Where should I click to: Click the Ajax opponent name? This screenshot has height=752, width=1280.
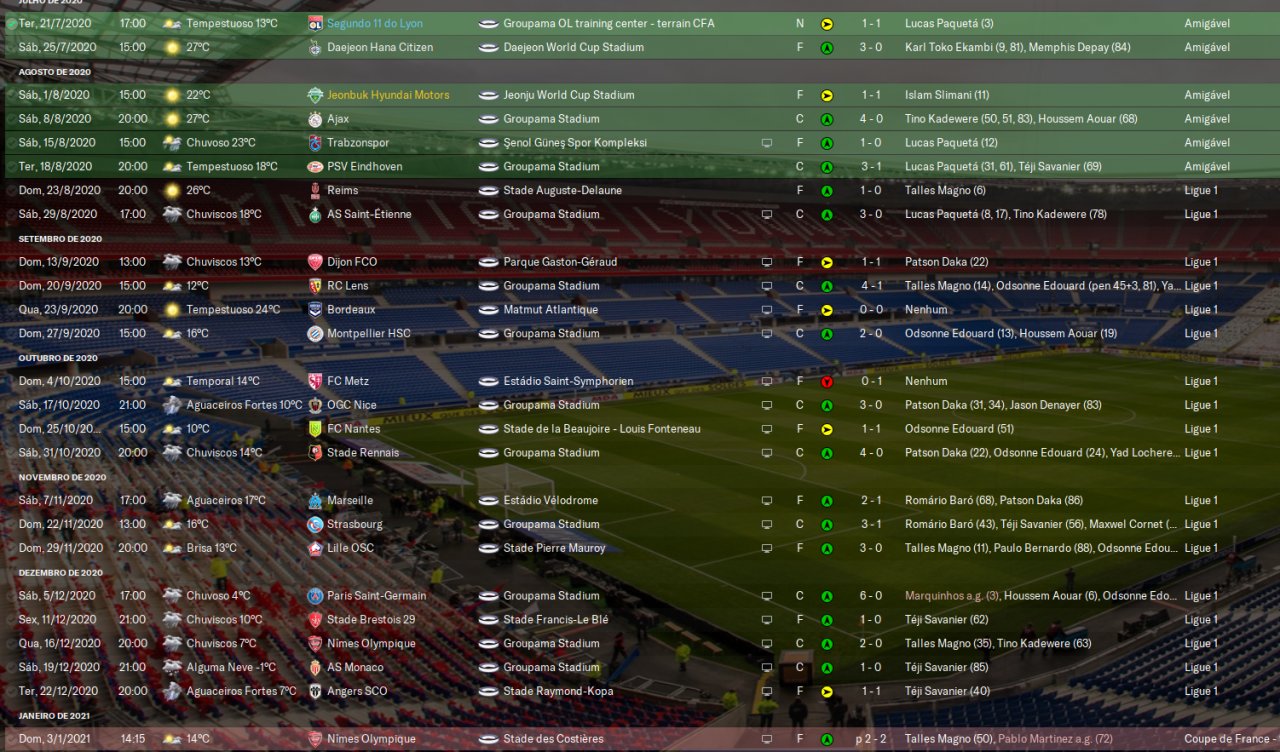(342, 119)
